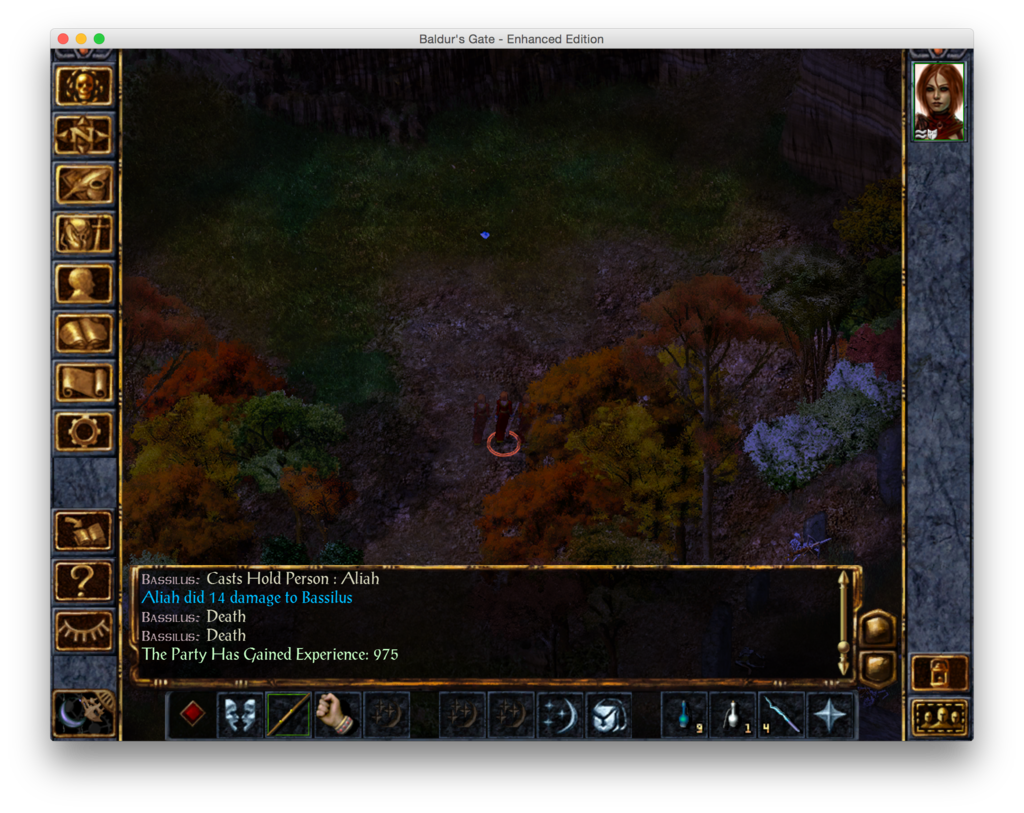
Task: Select the quarterstaff weapon slot
Action: 288,715
